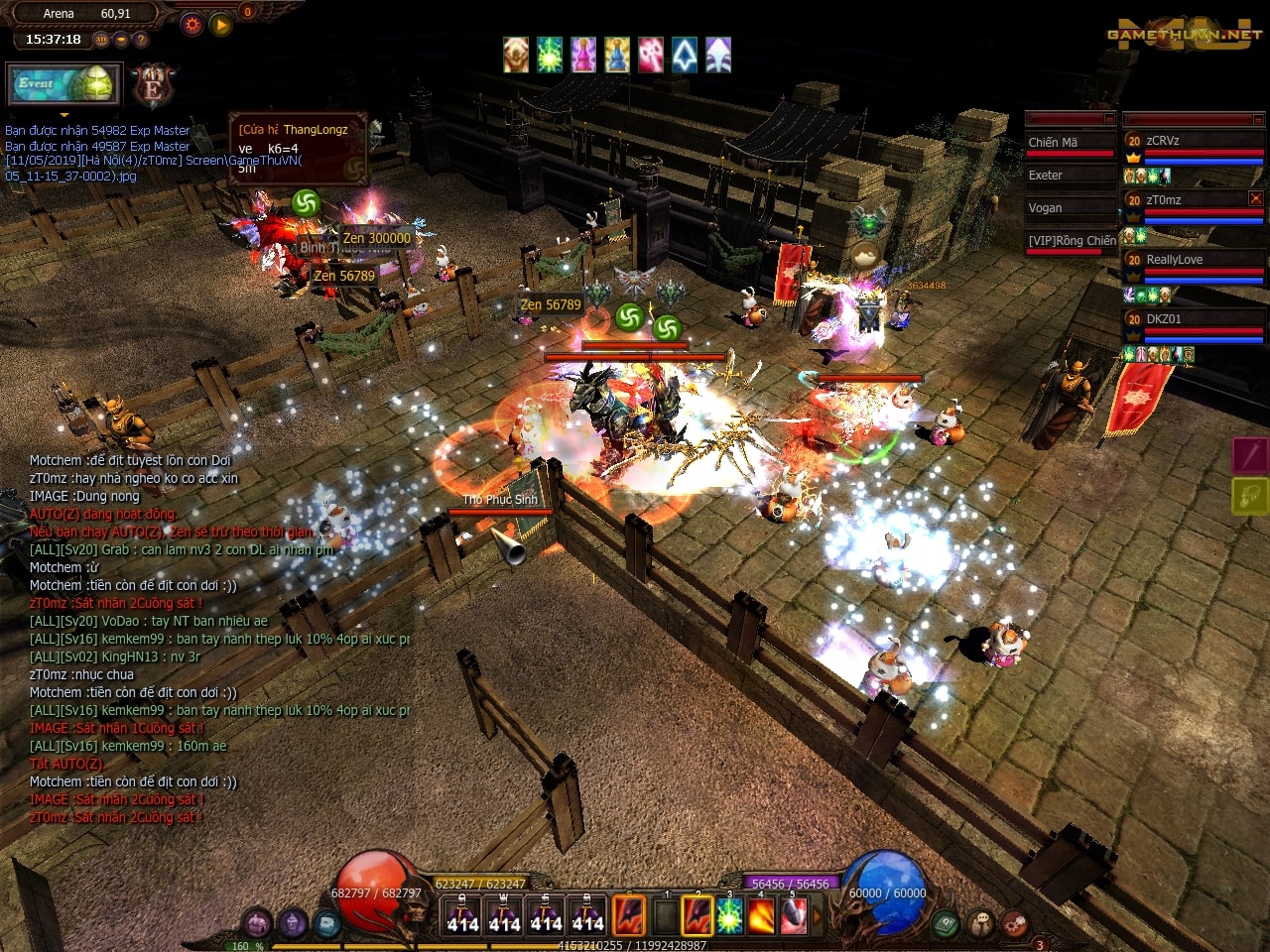Activate the green starburst skill in slot 3
Screen dimensions: 1270x952
point(729,917)
